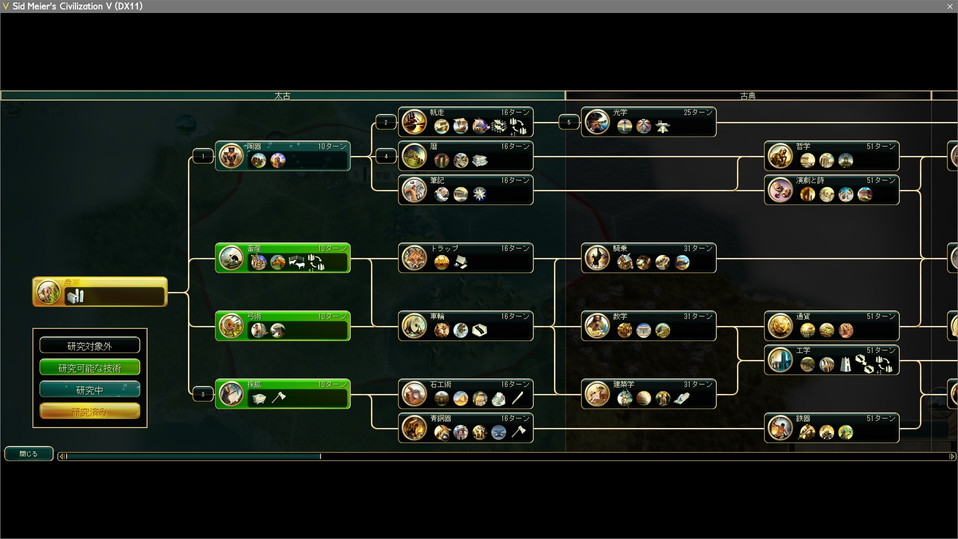Select the 哲学 (Philosophy) technology
The width and height of the screenshot is (958, 539).
pos(832,156)
